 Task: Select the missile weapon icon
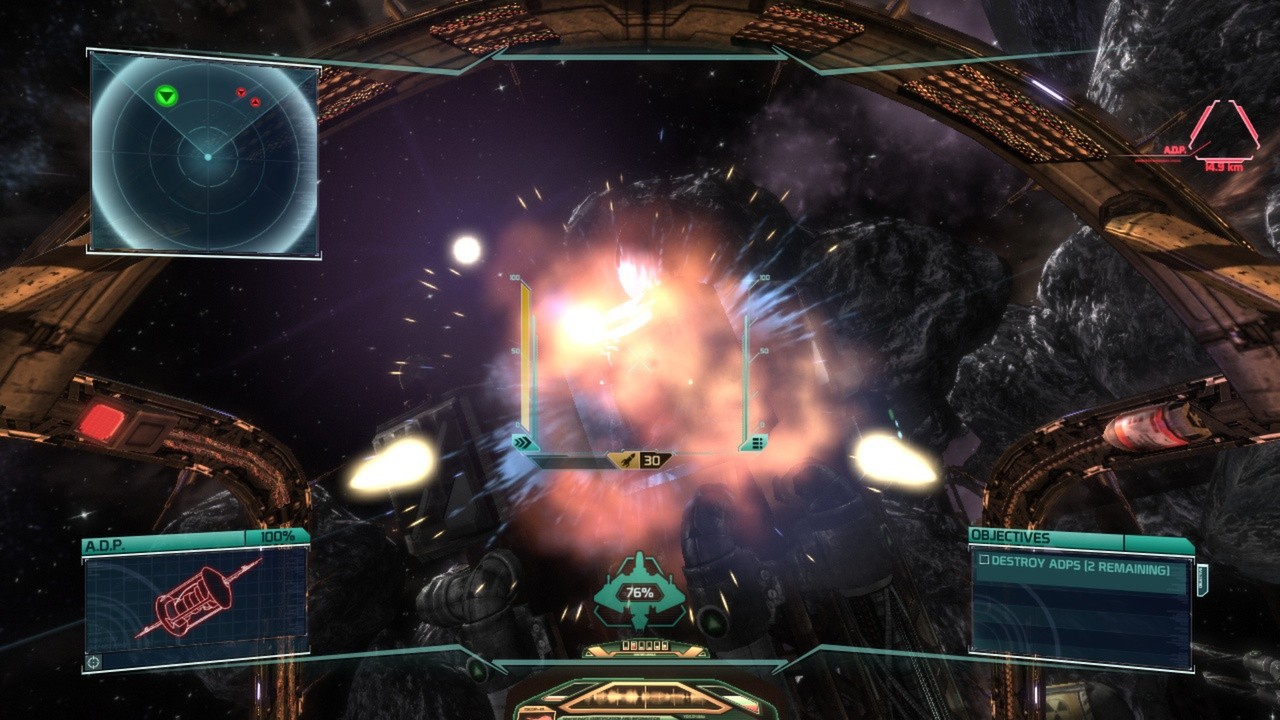point(625,460)
